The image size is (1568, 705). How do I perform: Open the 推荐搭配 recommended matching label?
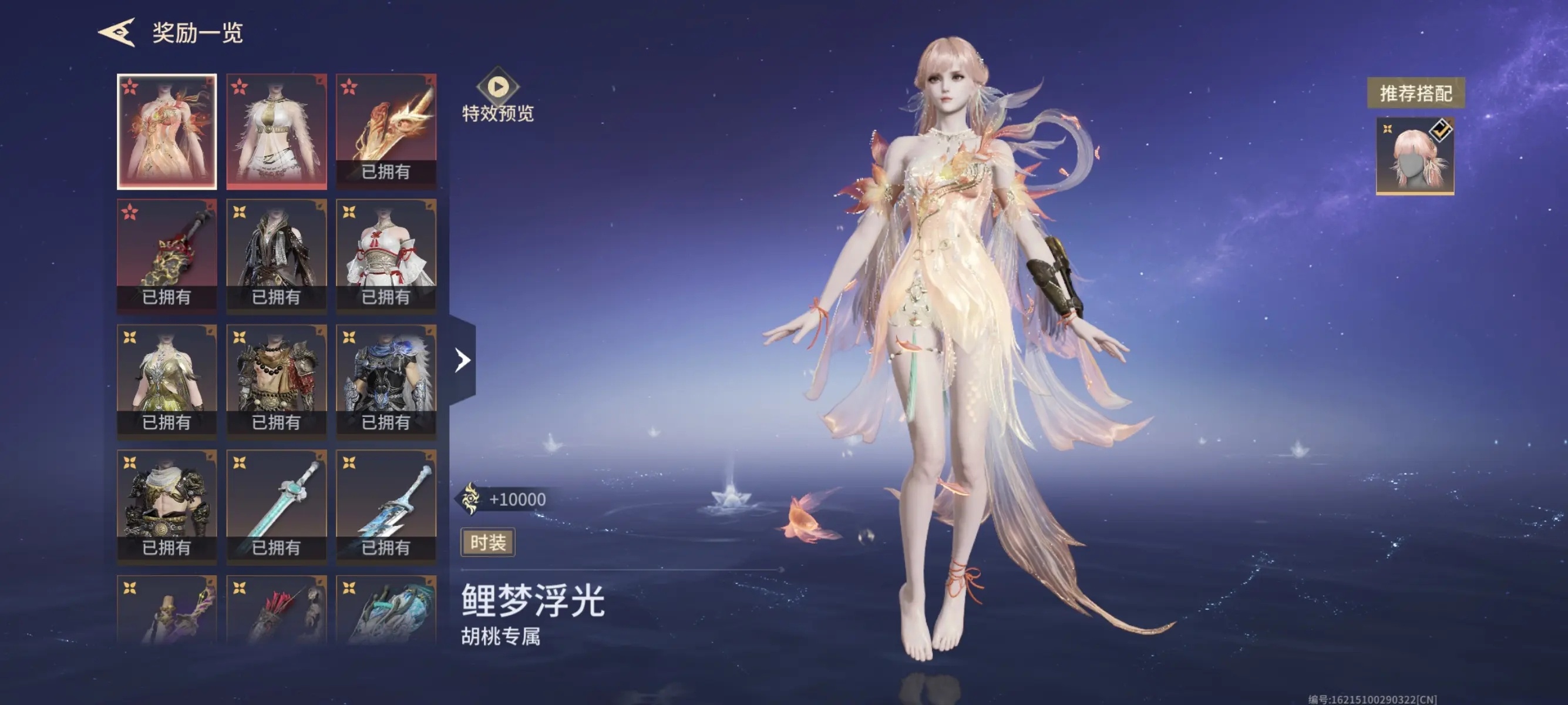coord(1415,93)
